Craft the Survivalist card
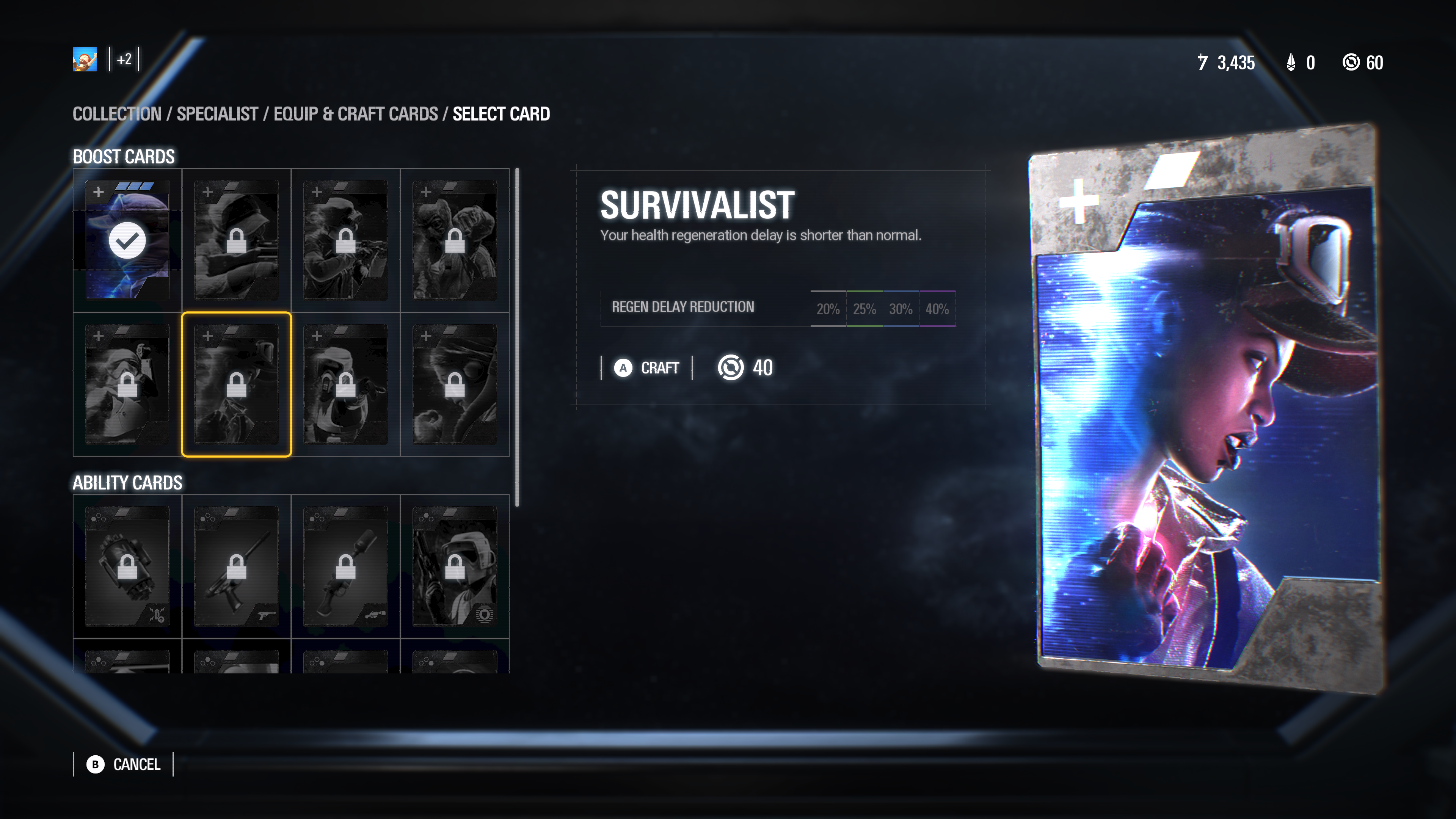The image size is (1456, 819). 647,368
